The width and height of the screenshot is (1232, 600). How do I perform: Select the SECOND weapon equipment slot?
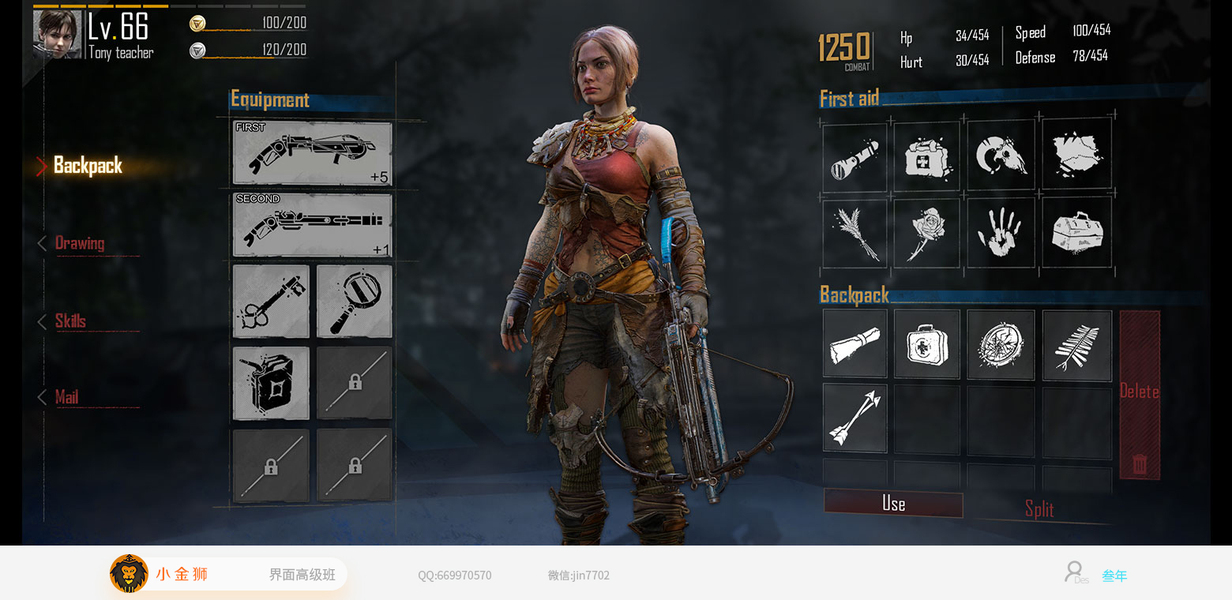312,225
